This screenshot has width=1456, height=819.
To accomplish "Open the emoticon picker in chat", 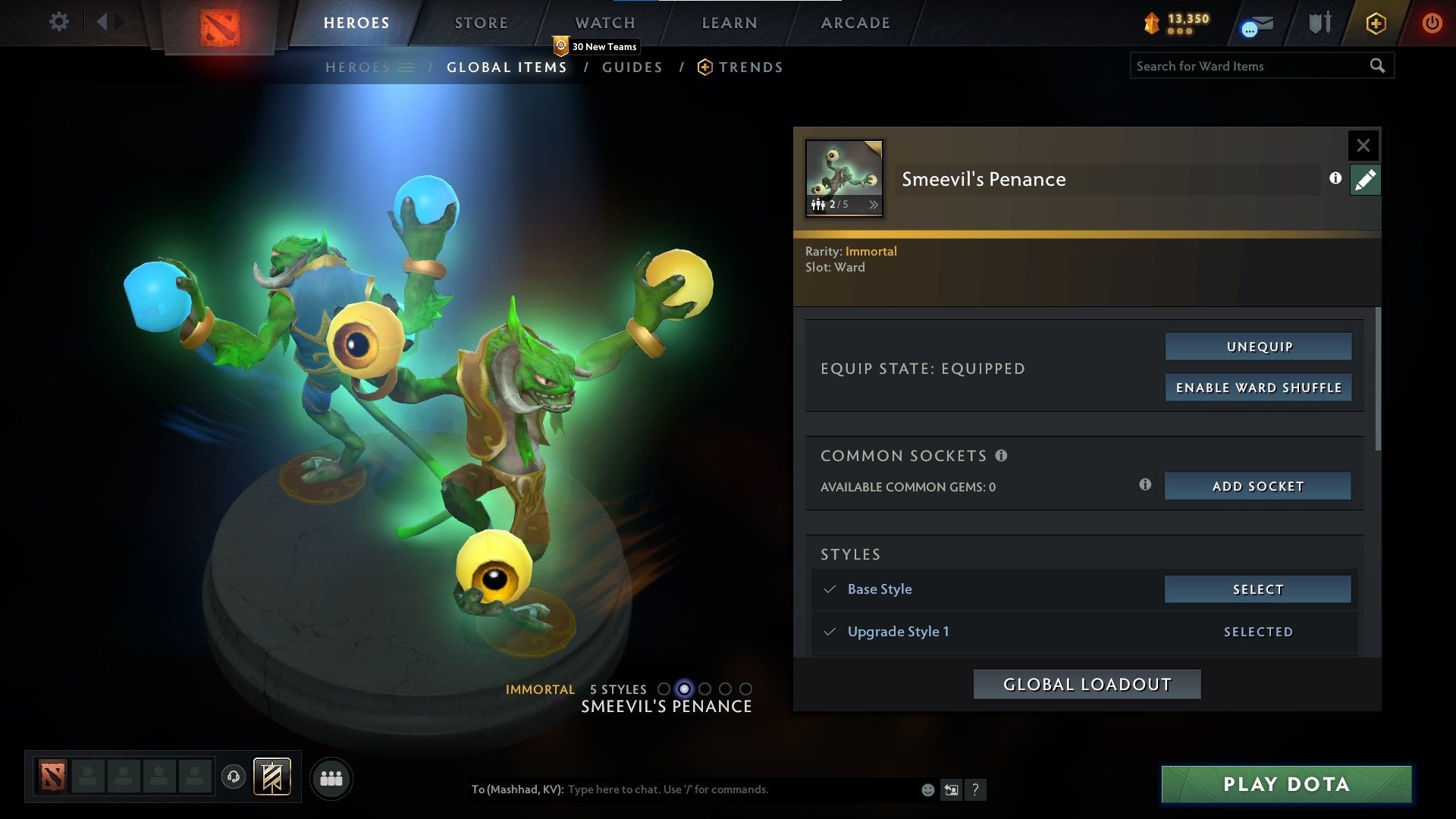I will 928,789.
